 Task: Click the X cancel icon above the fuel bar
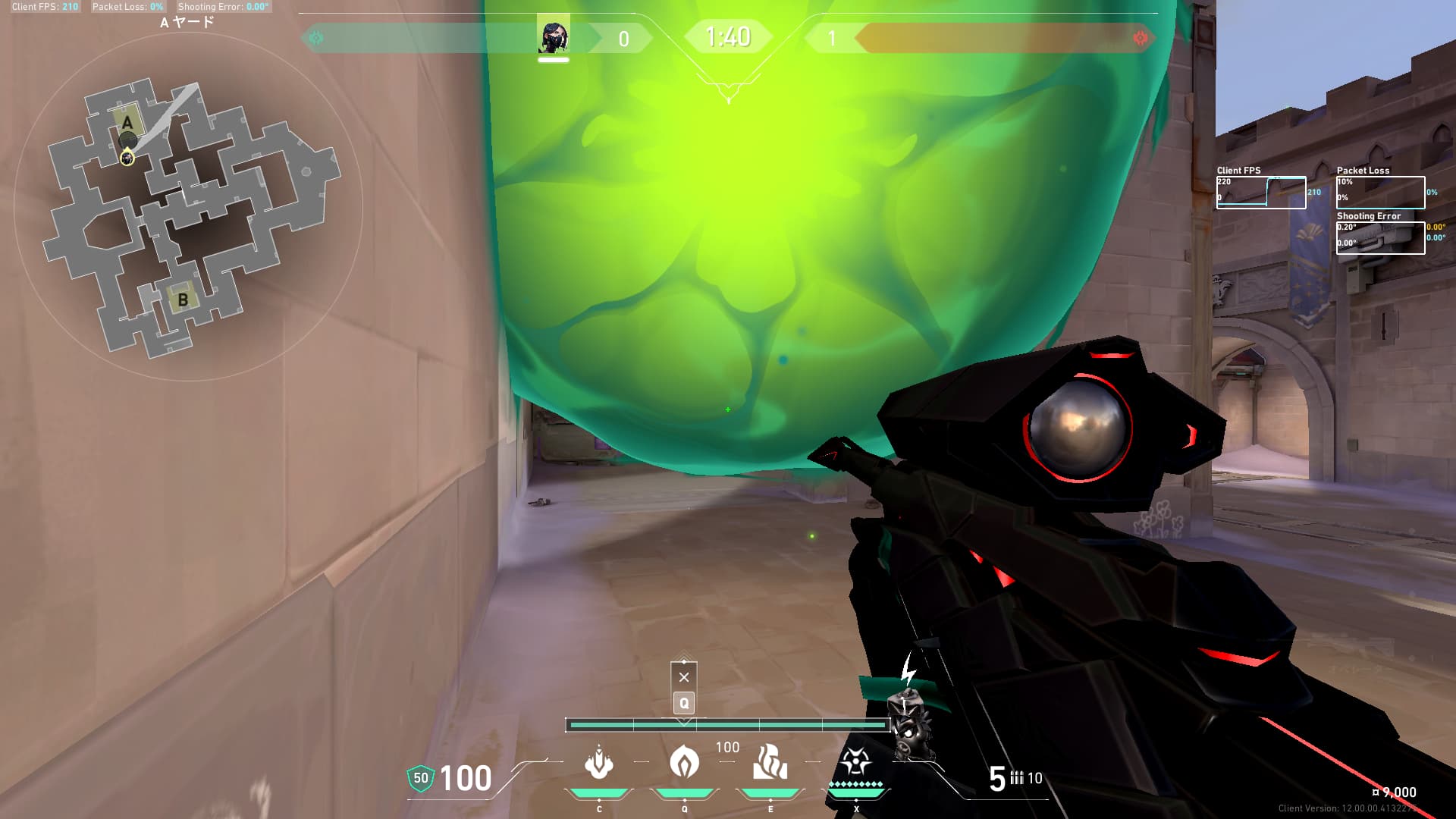[684, 677]
